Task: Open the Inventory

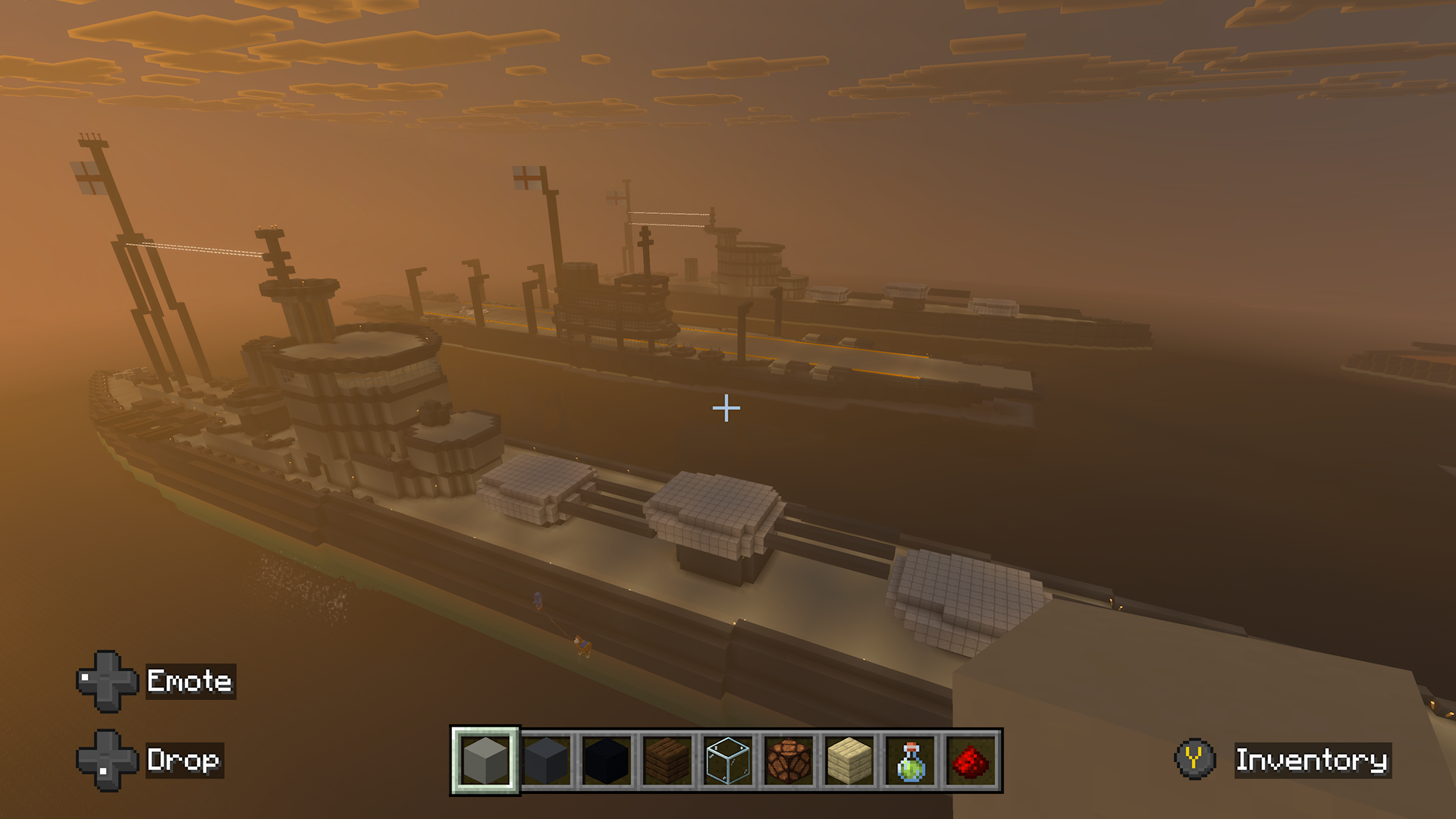Action: 1311,760
